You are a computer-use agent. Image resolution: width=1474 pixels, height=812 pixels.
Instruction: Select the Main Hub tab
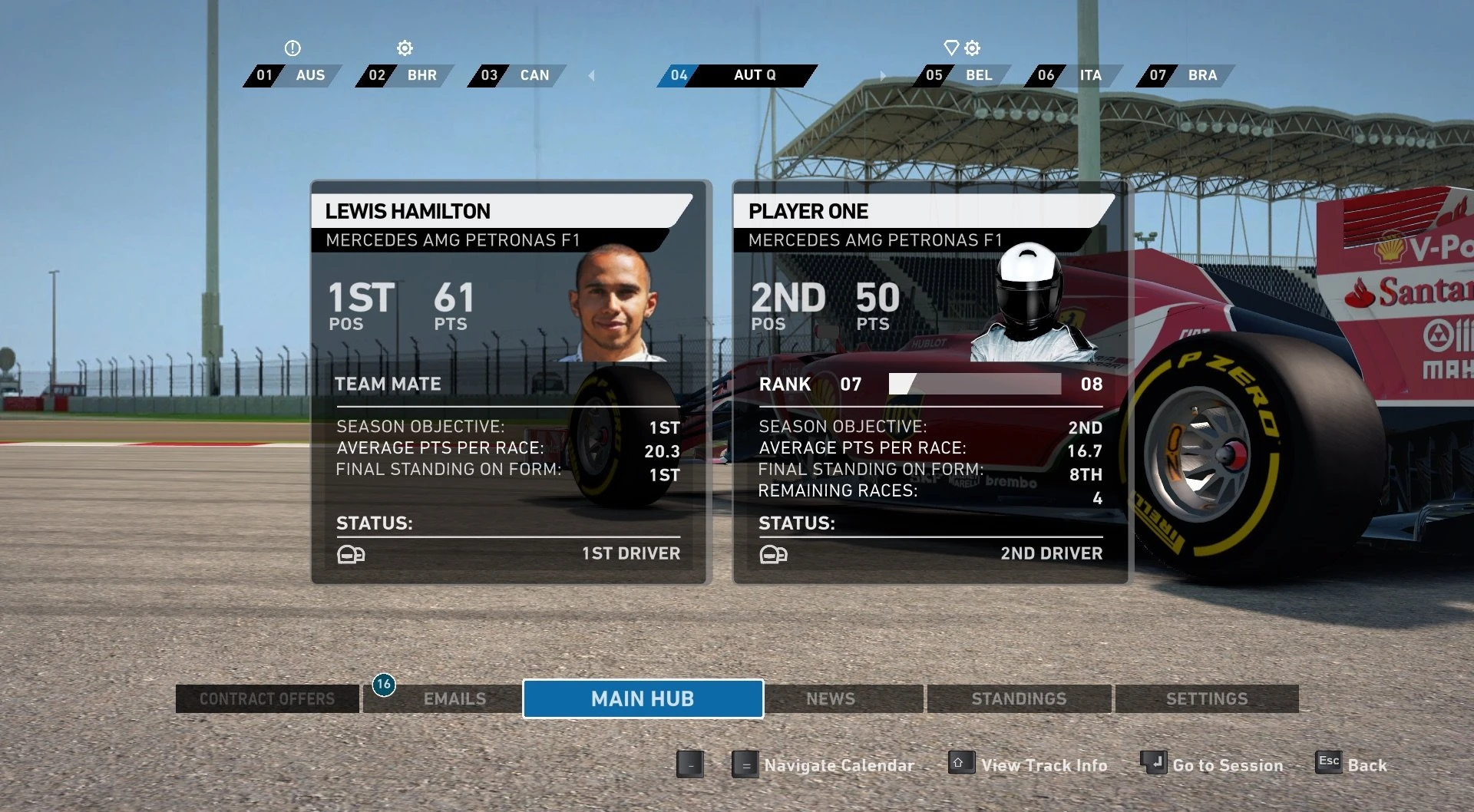pyautogui.click(x=643, y=698)
